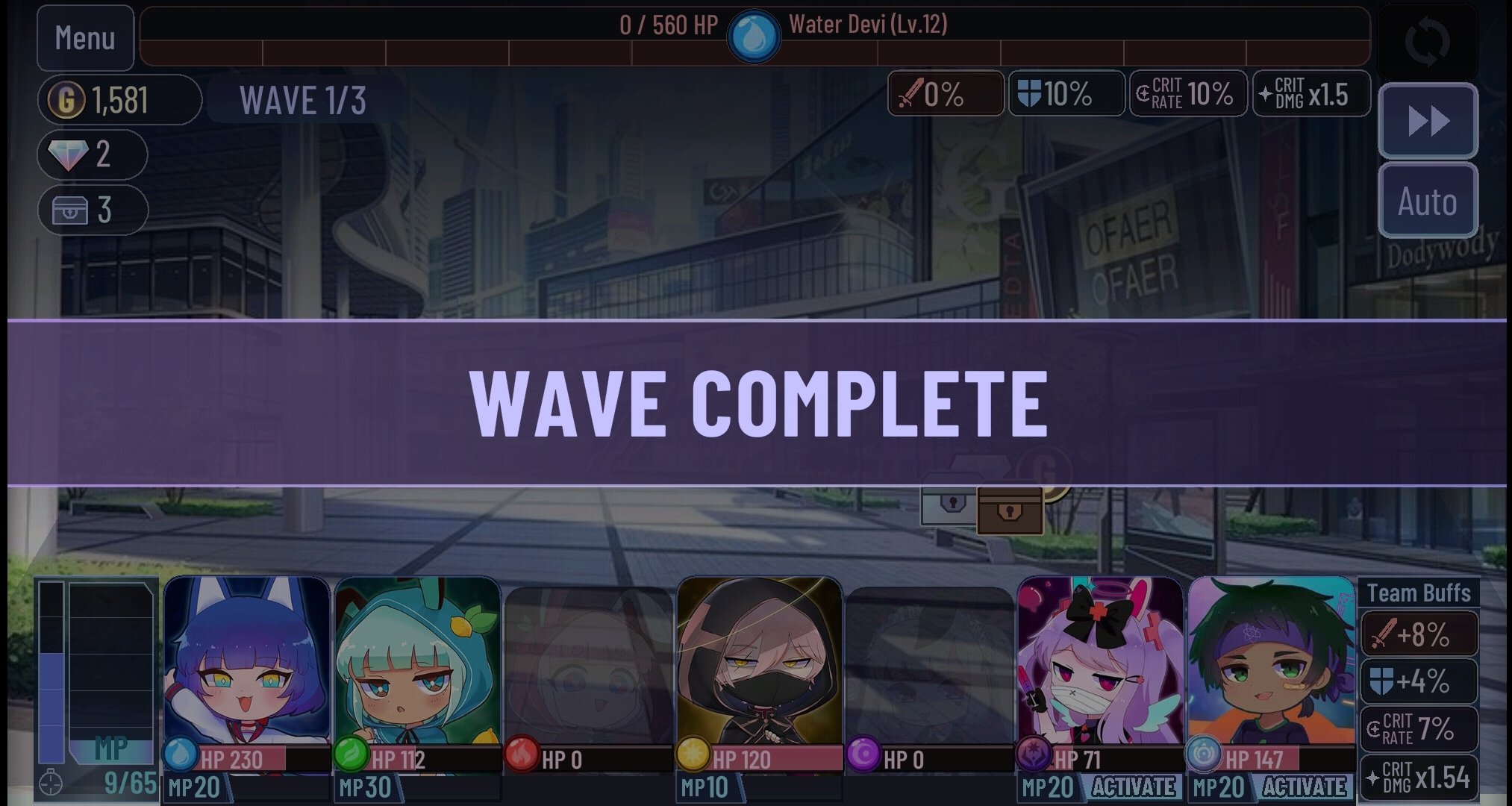Activate the green-haired character's ability
The width and height of the screenshot is (1512, 806).
coord(1304,786)
